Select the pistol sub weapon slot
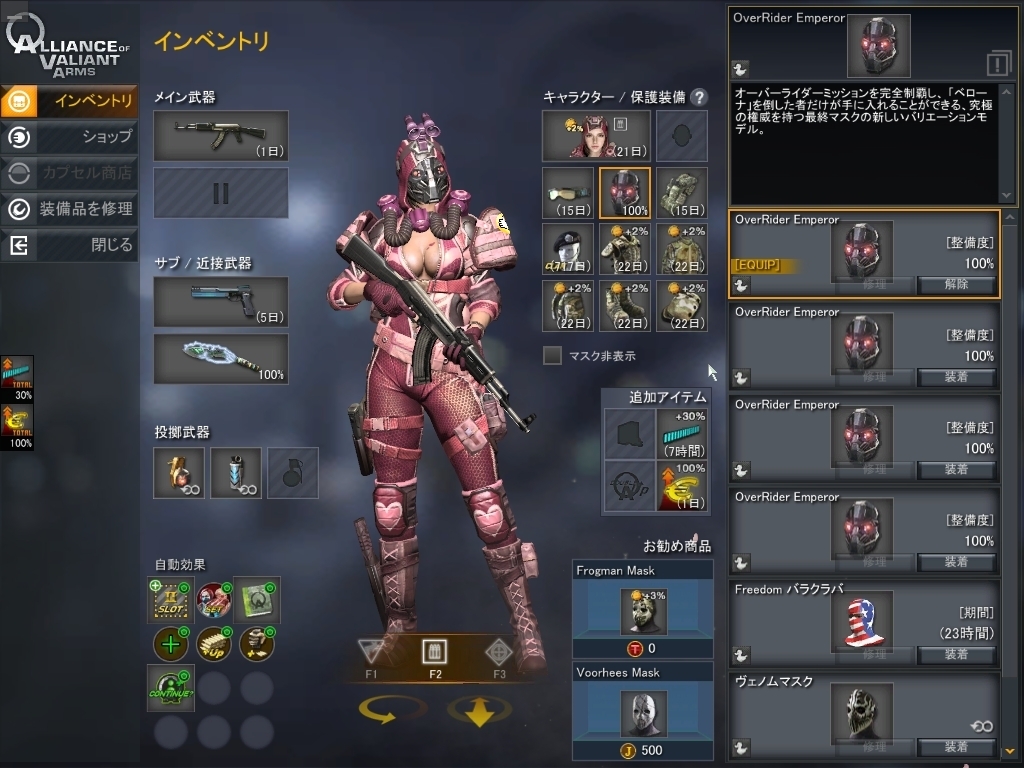This screenshot has height=768, width=1024. [221, 302]
